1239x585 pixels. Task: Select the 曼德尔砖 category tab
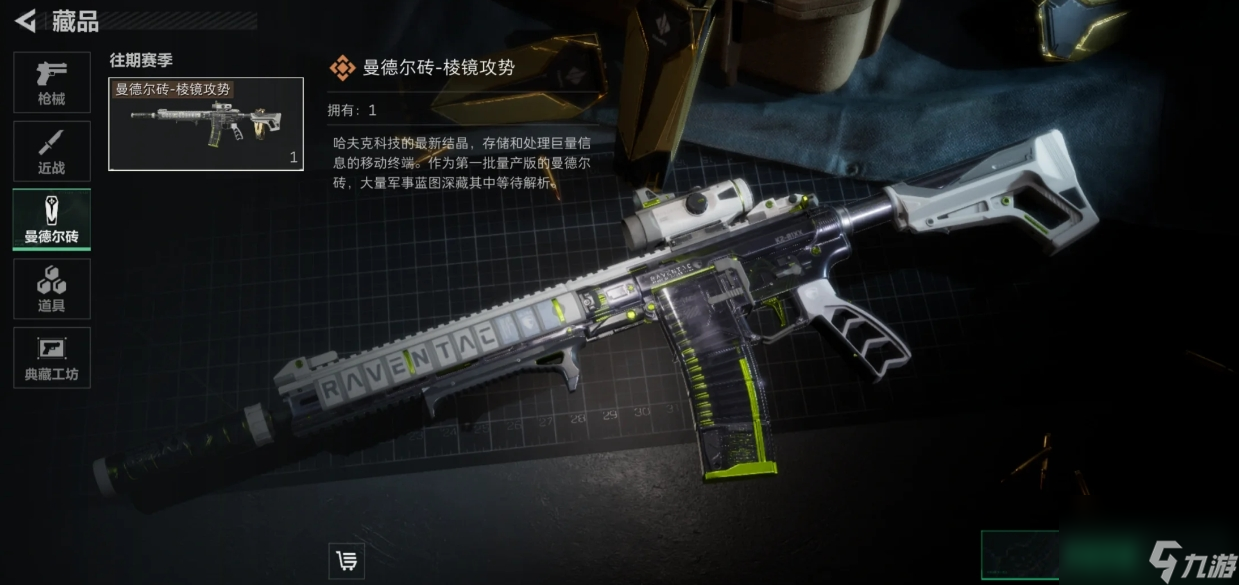click(51, 219)
